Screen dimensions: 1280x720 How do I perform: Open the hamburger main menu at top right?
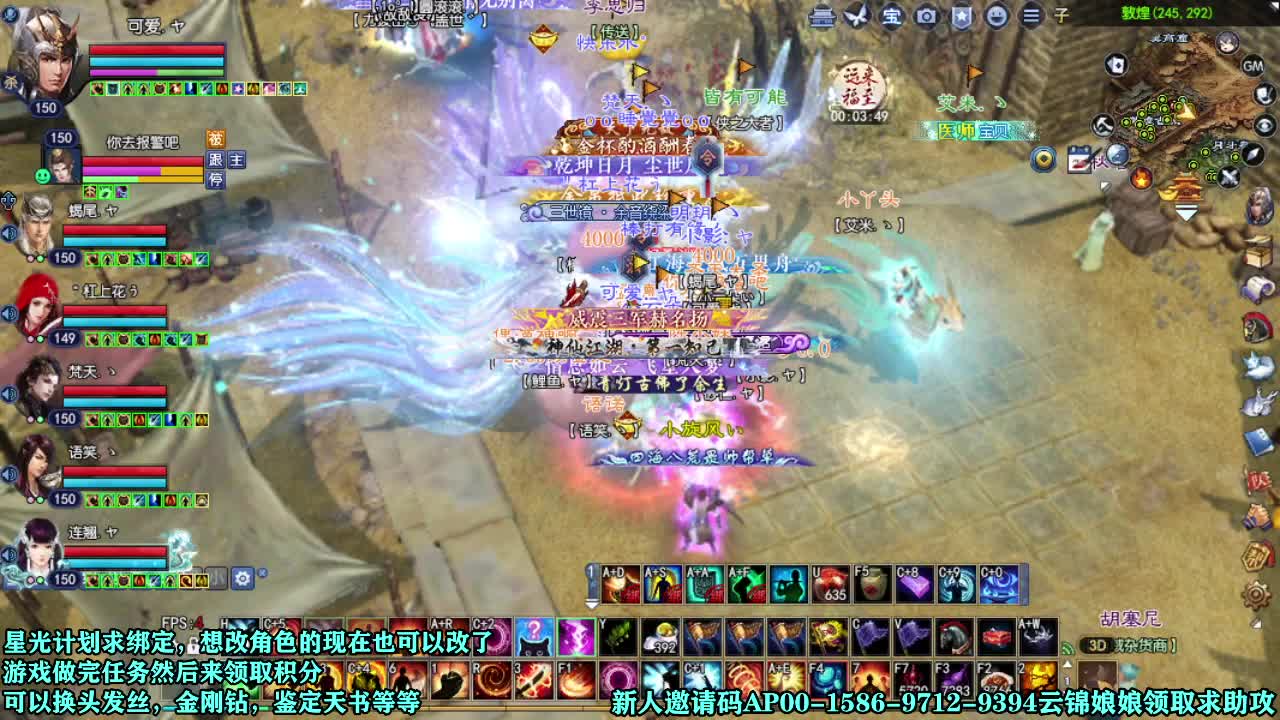1032,17
